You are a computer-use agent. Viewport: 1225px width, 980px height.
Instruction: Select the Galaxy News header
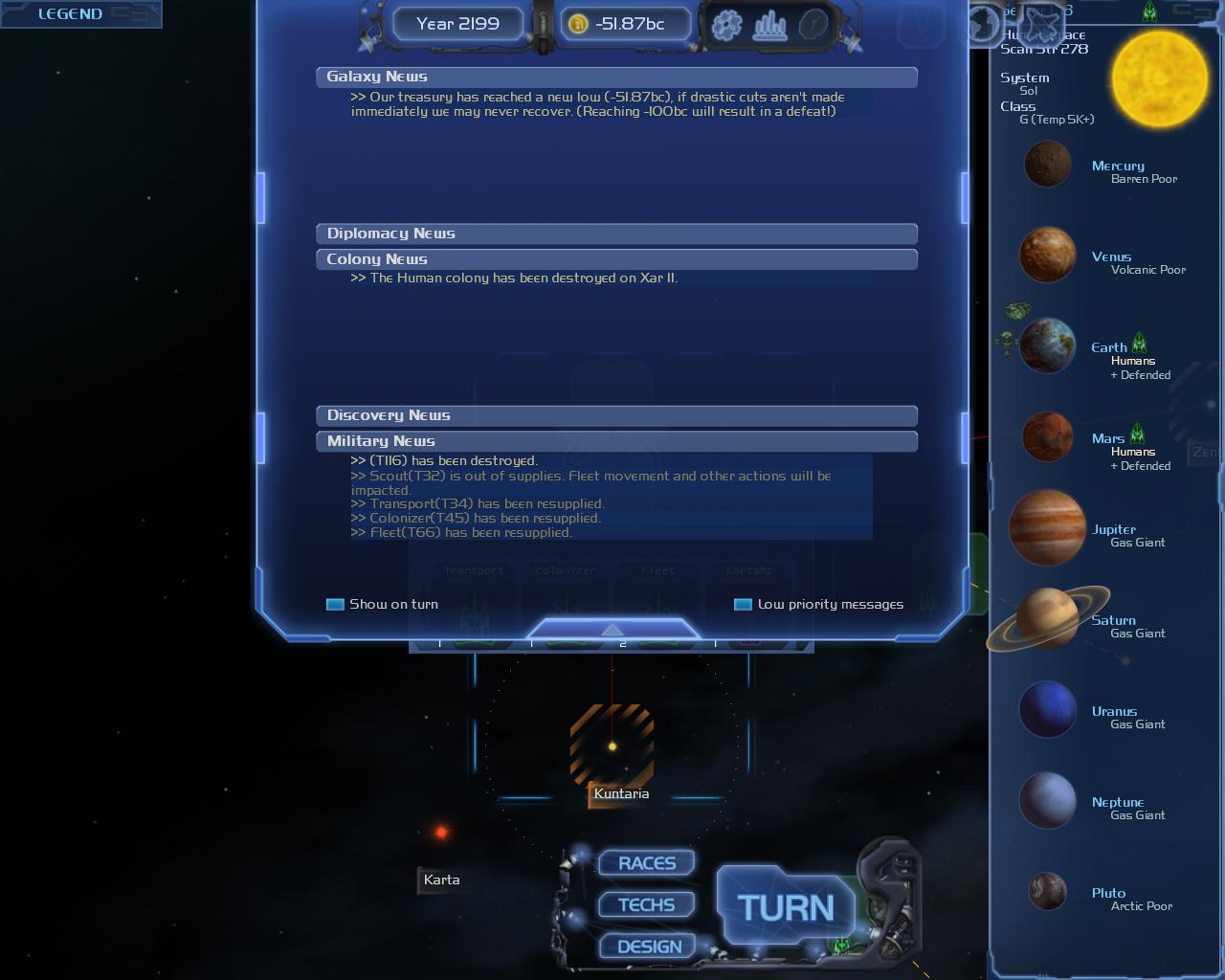tap(616, 77)
